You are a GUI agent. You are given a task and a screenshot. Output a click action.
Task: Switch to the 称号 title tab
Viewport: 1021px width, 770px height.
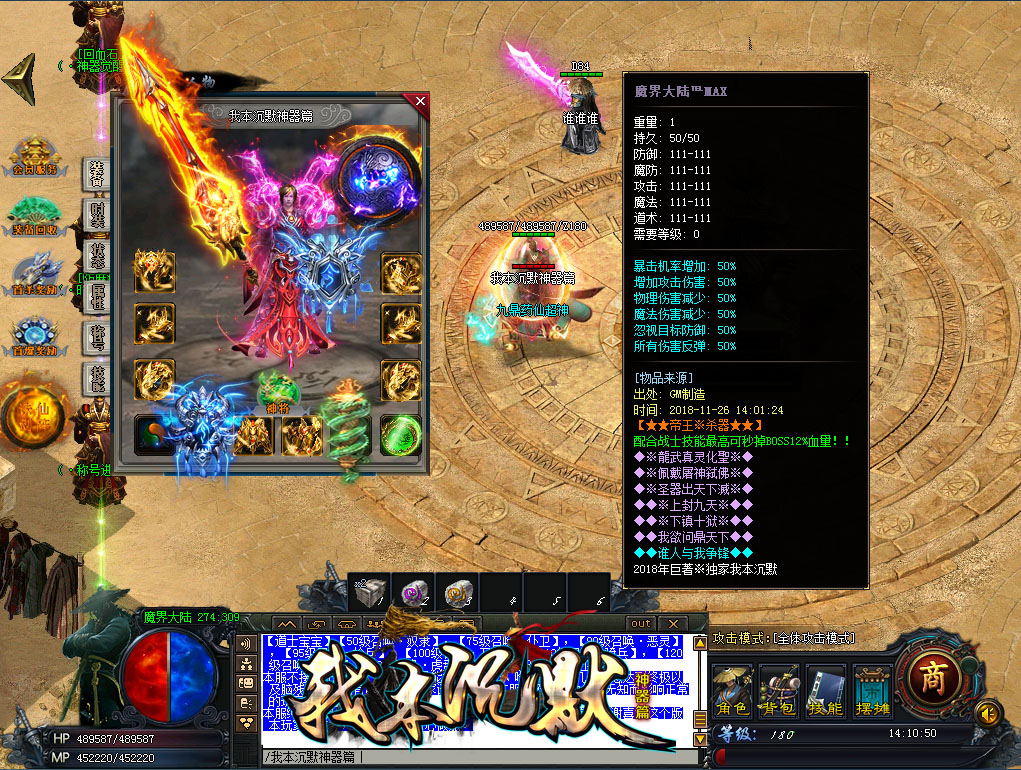tap(97, 338)
